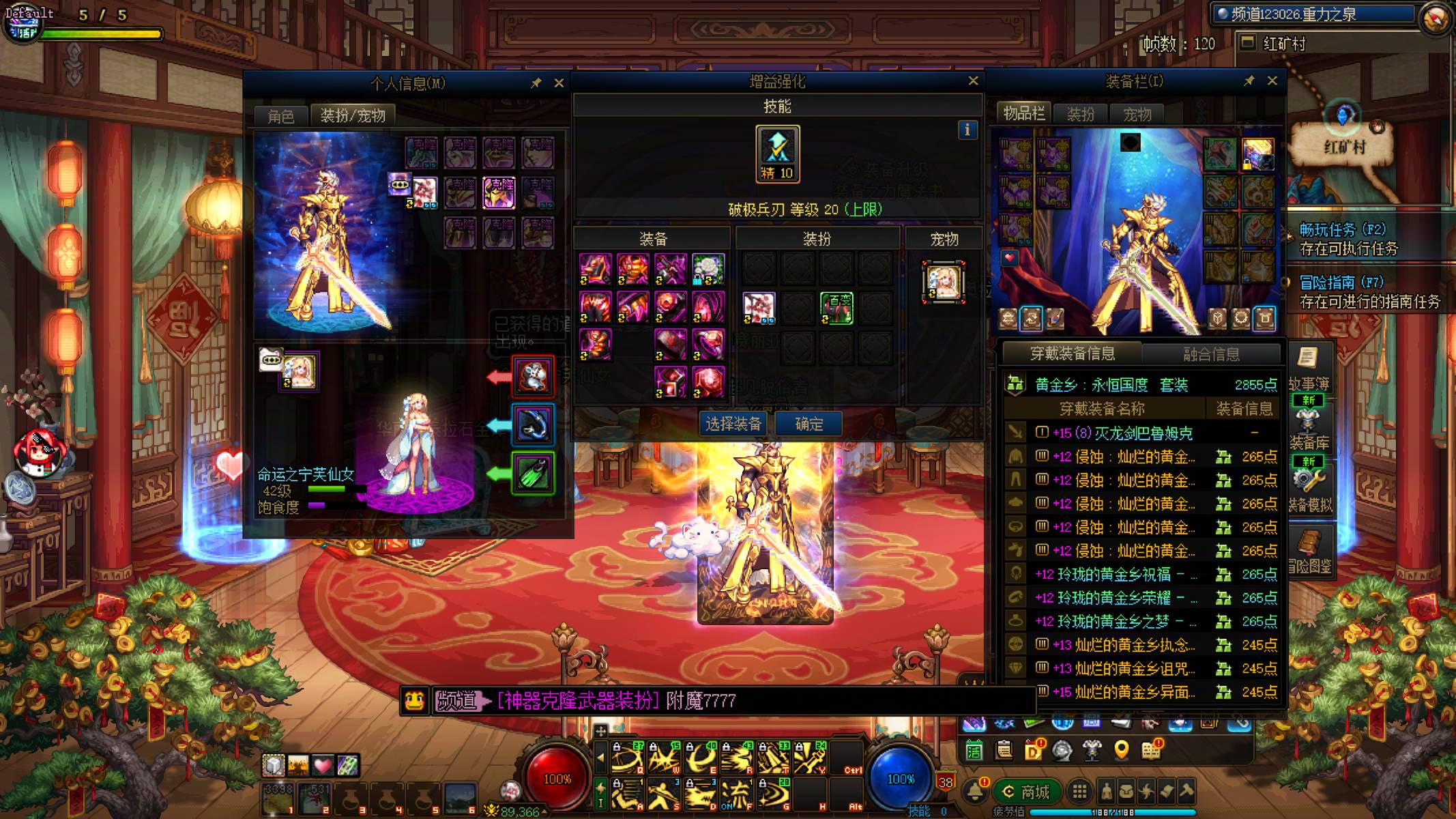Click the 故事簿 side menu icon
This screenshot has height=819, width=1456.
tap(1308, 369)
